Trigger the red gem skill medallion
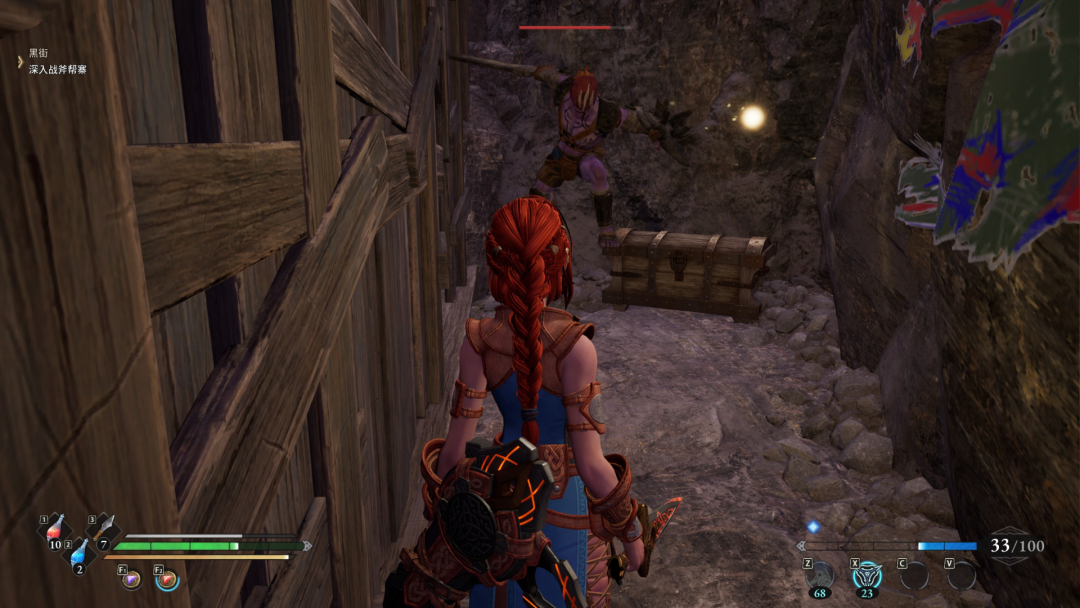Image resolution: width=1080 pixels, height=608 pixels. (167, 579)
